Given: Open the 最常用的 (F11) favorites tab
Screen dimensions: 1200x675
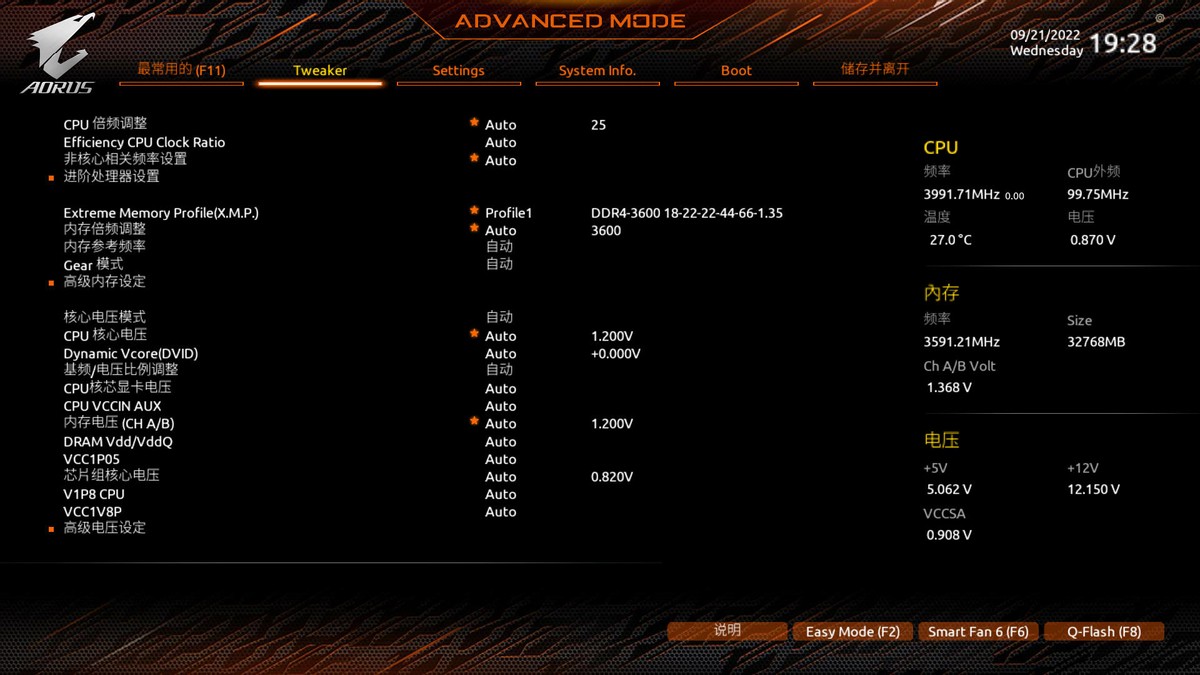Looking at the screenshot, I should (181, 70).
